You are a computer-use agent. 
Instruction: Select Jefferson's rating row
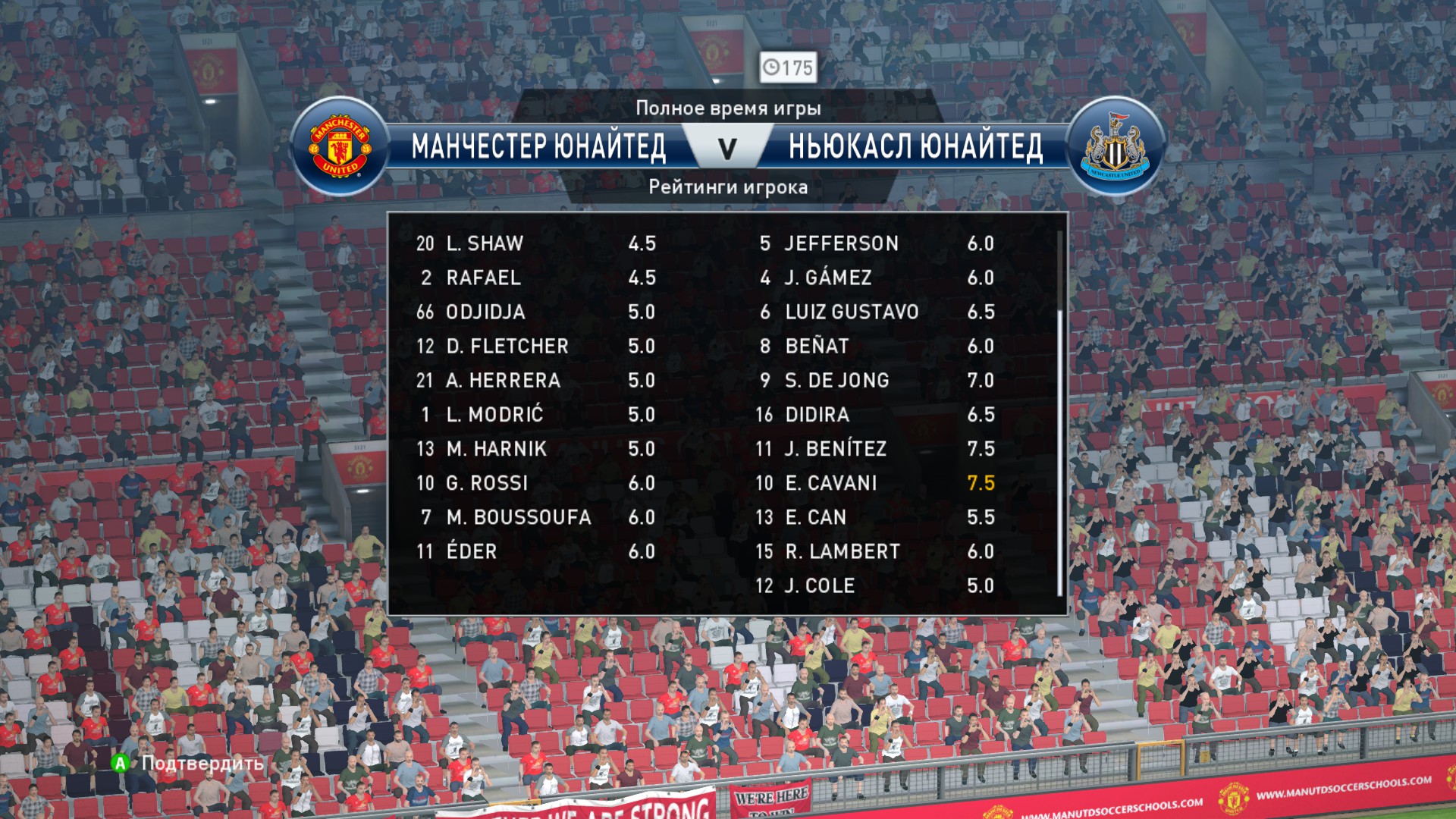point(876,243)
